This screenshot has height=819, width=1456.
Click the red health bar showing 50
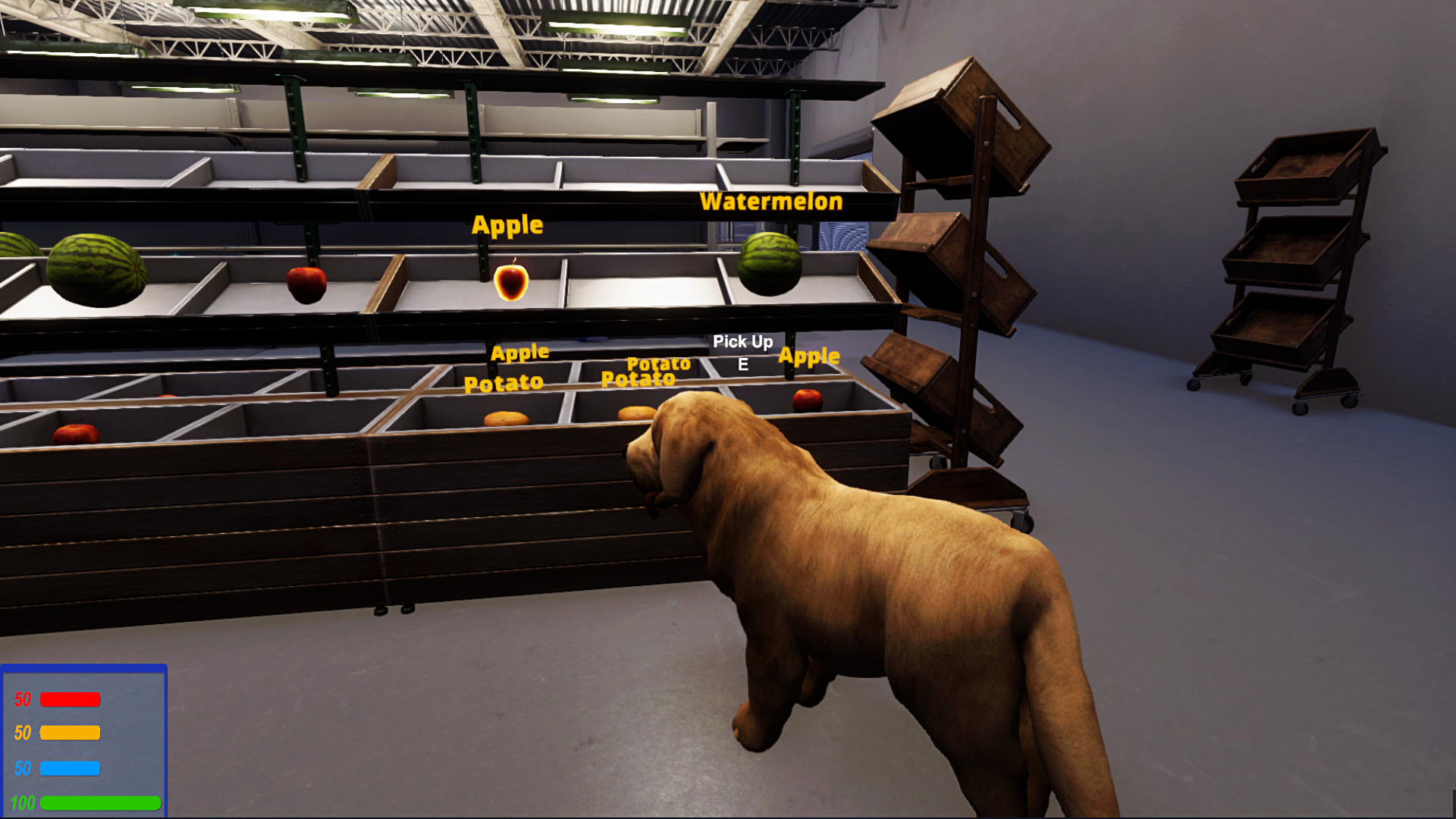click(x=71, y=698)
